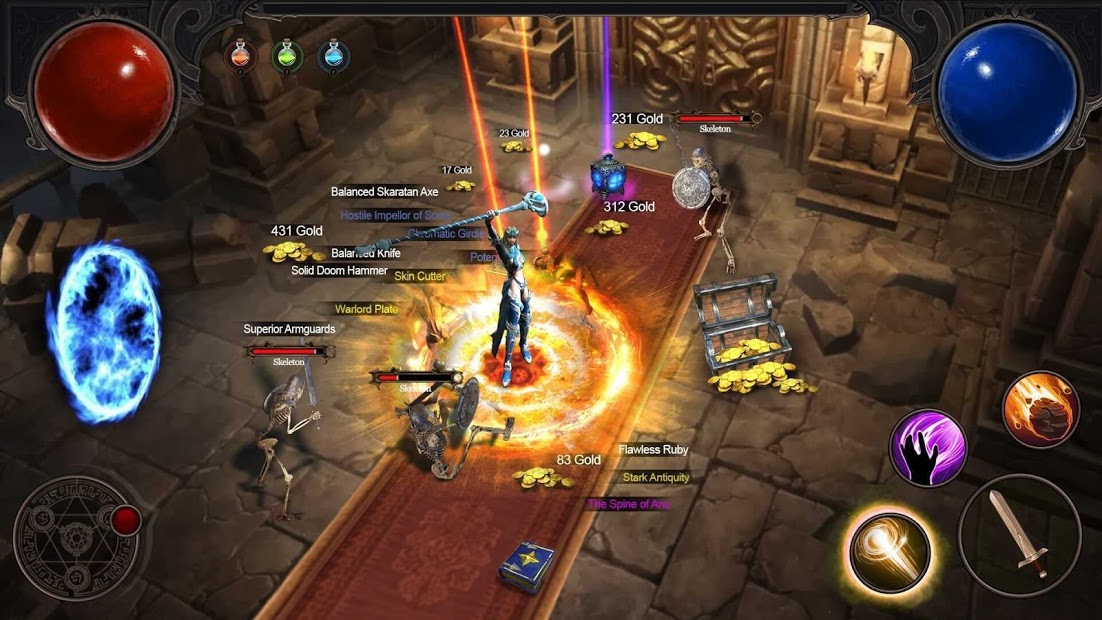Viewport: 1102px width, 620px height.
Task: Use the green potion
Action: [x=287, y=54]
